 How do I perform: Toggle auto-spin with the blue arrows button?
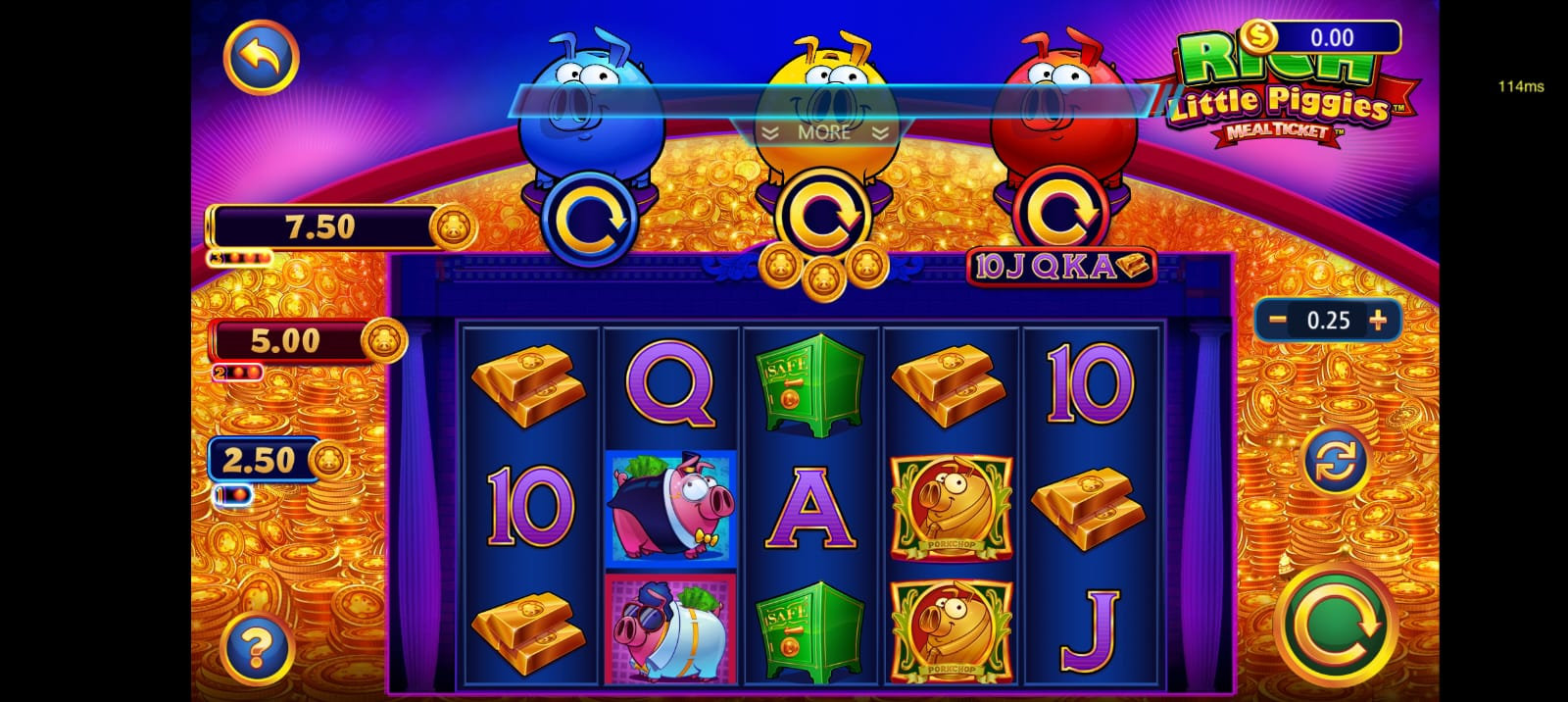pyautogui.click(x=1335, y=460)
